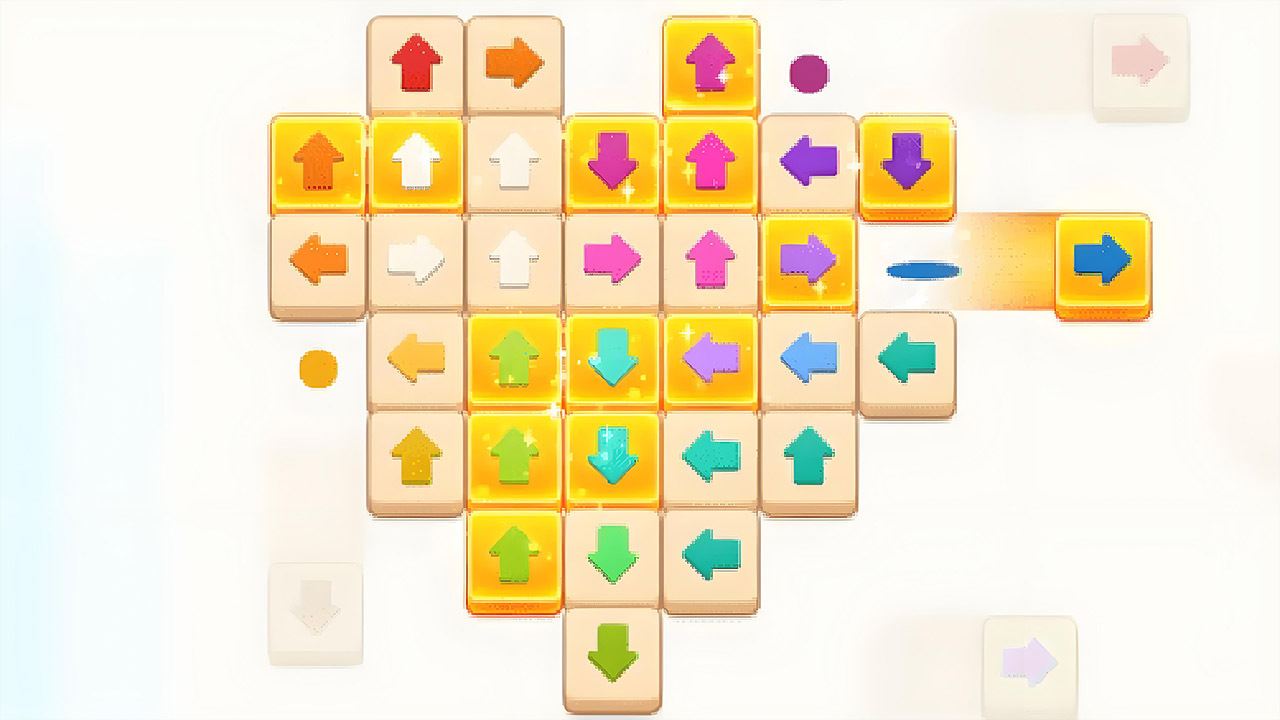The image size is (1280, 720).
Task: Choose the teal up arrow tile
Action: (808, 456)
